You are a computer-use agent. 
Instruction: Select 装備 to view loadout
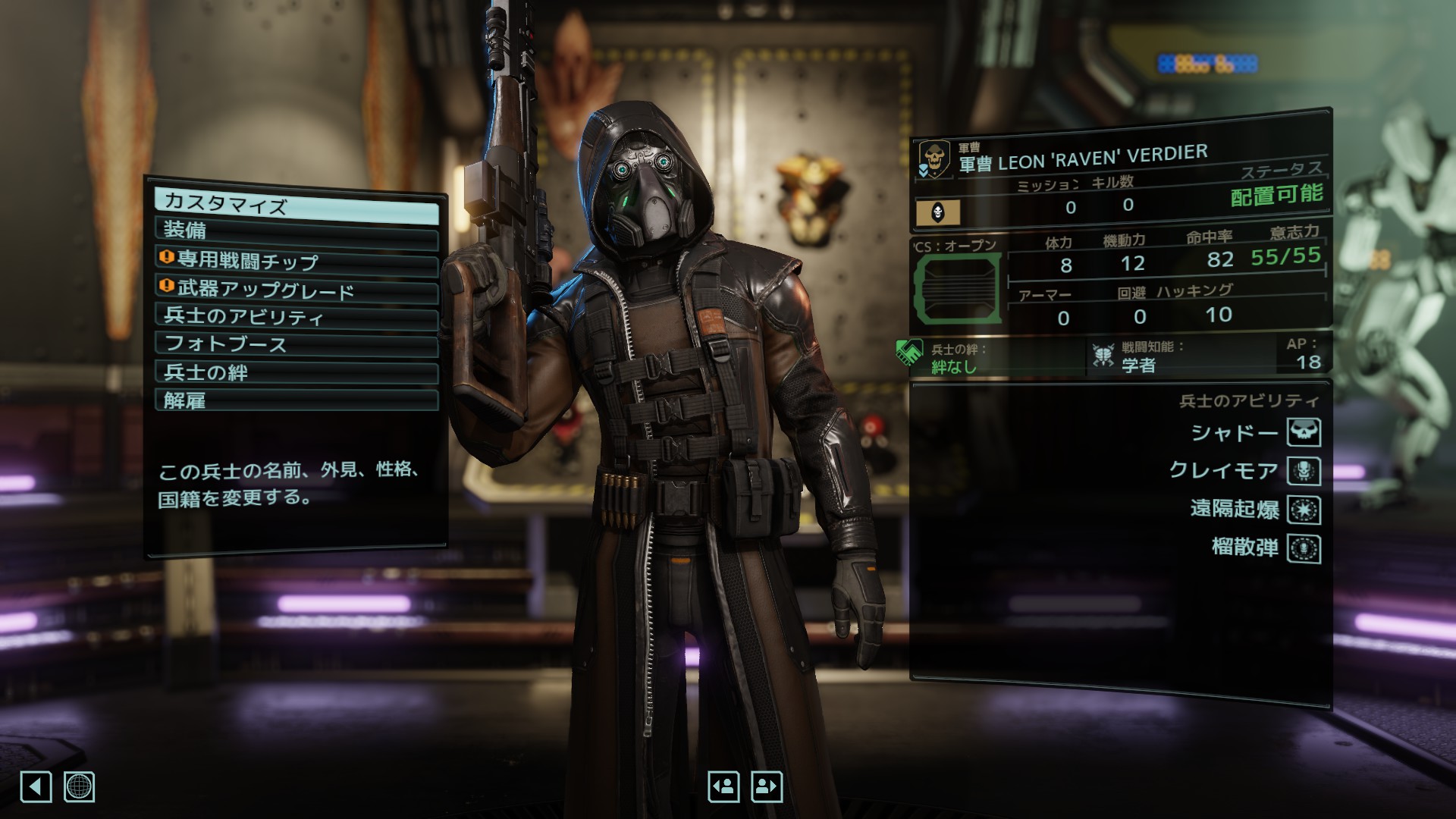pos(296,231)
